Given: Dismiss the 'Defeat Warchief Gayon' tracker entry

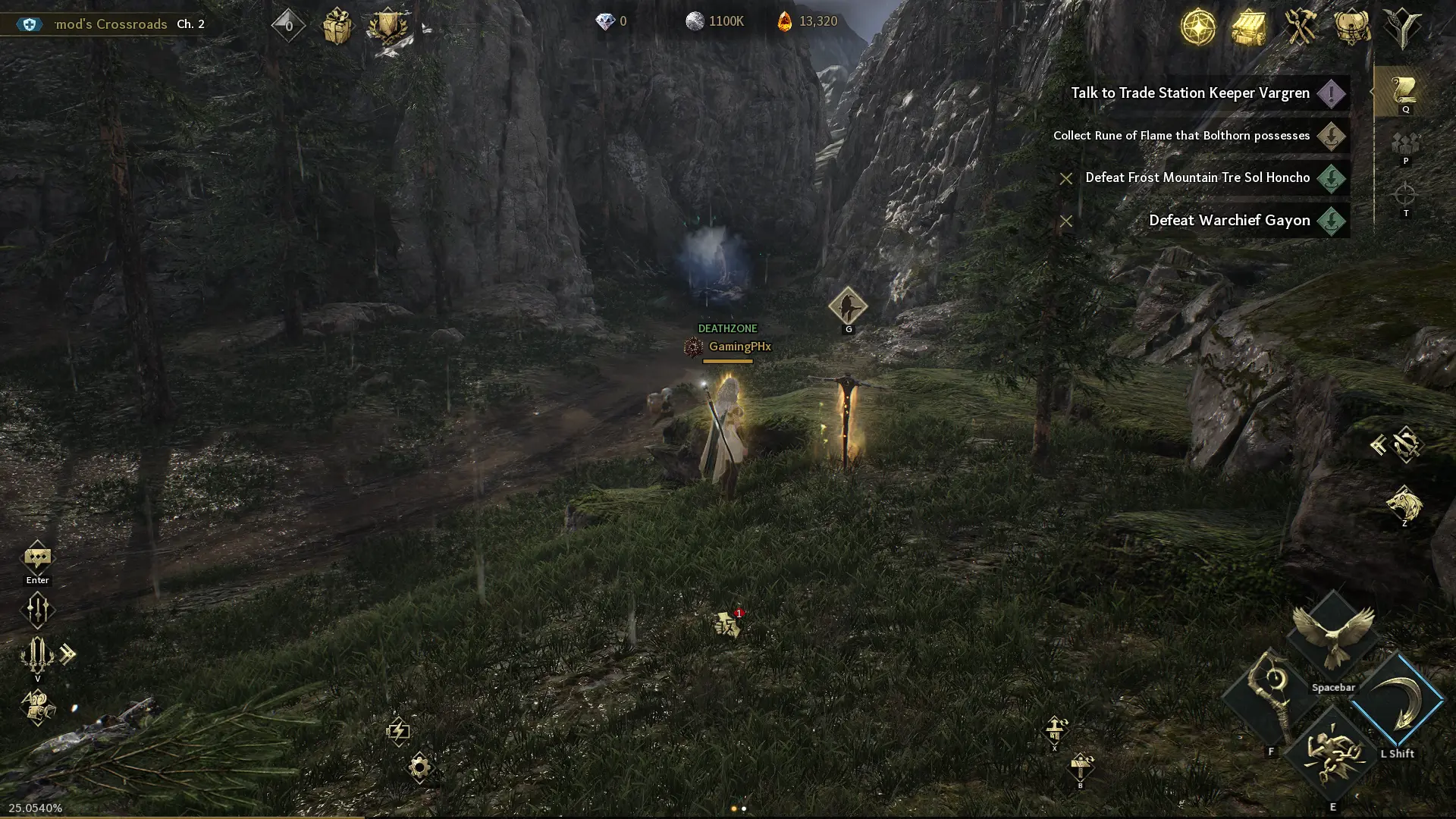Looking at the screenshot, I should pyautogui.click(x=1065, y=221).
